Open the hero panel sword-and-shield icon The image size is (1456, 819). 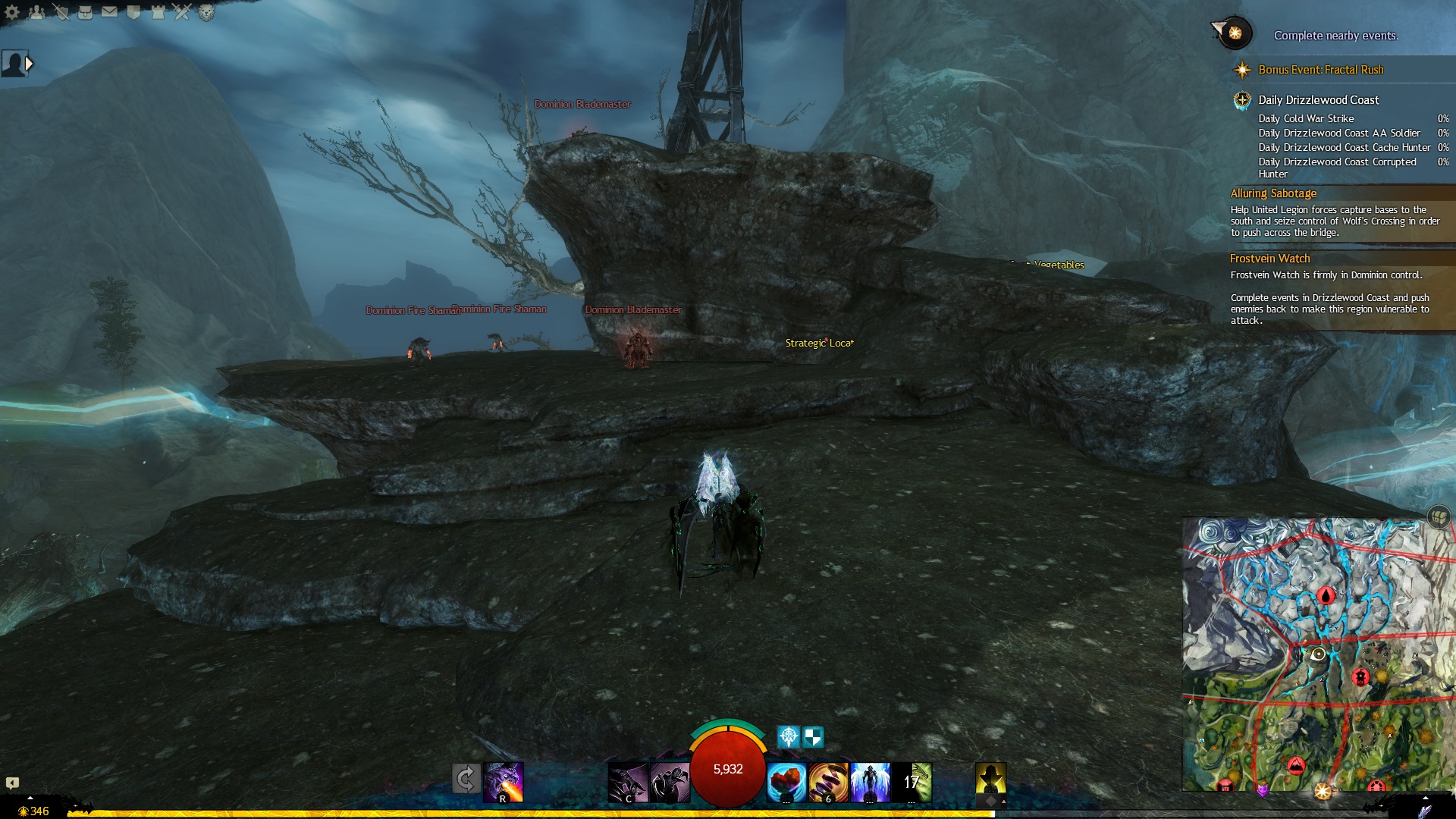tap(61, 12)
